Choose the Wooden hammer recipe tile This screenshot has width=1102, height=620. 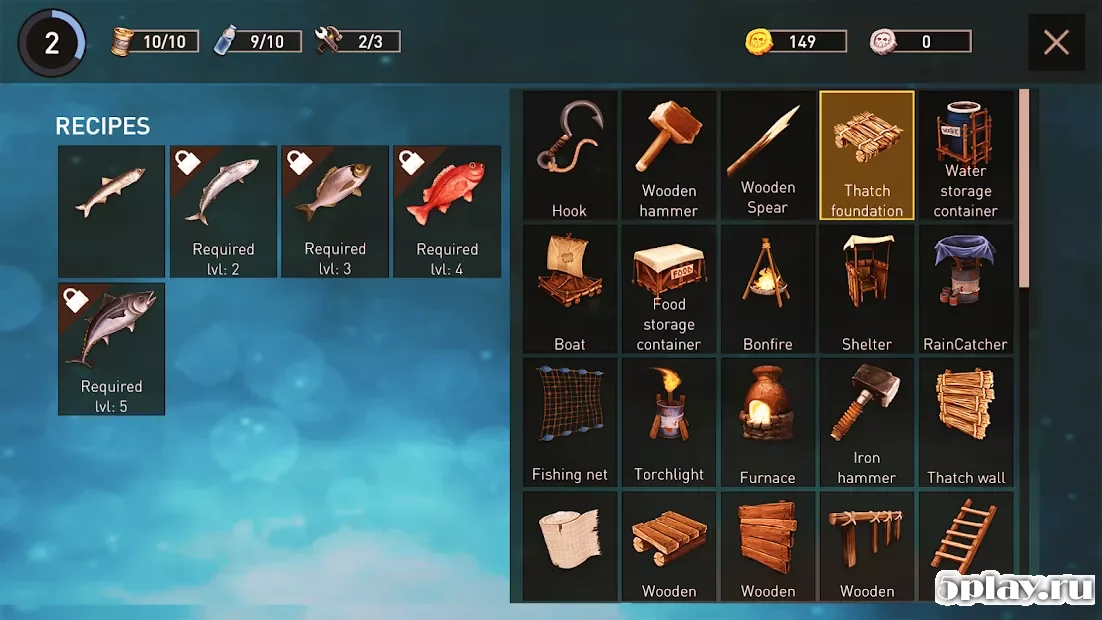[669, 156]
